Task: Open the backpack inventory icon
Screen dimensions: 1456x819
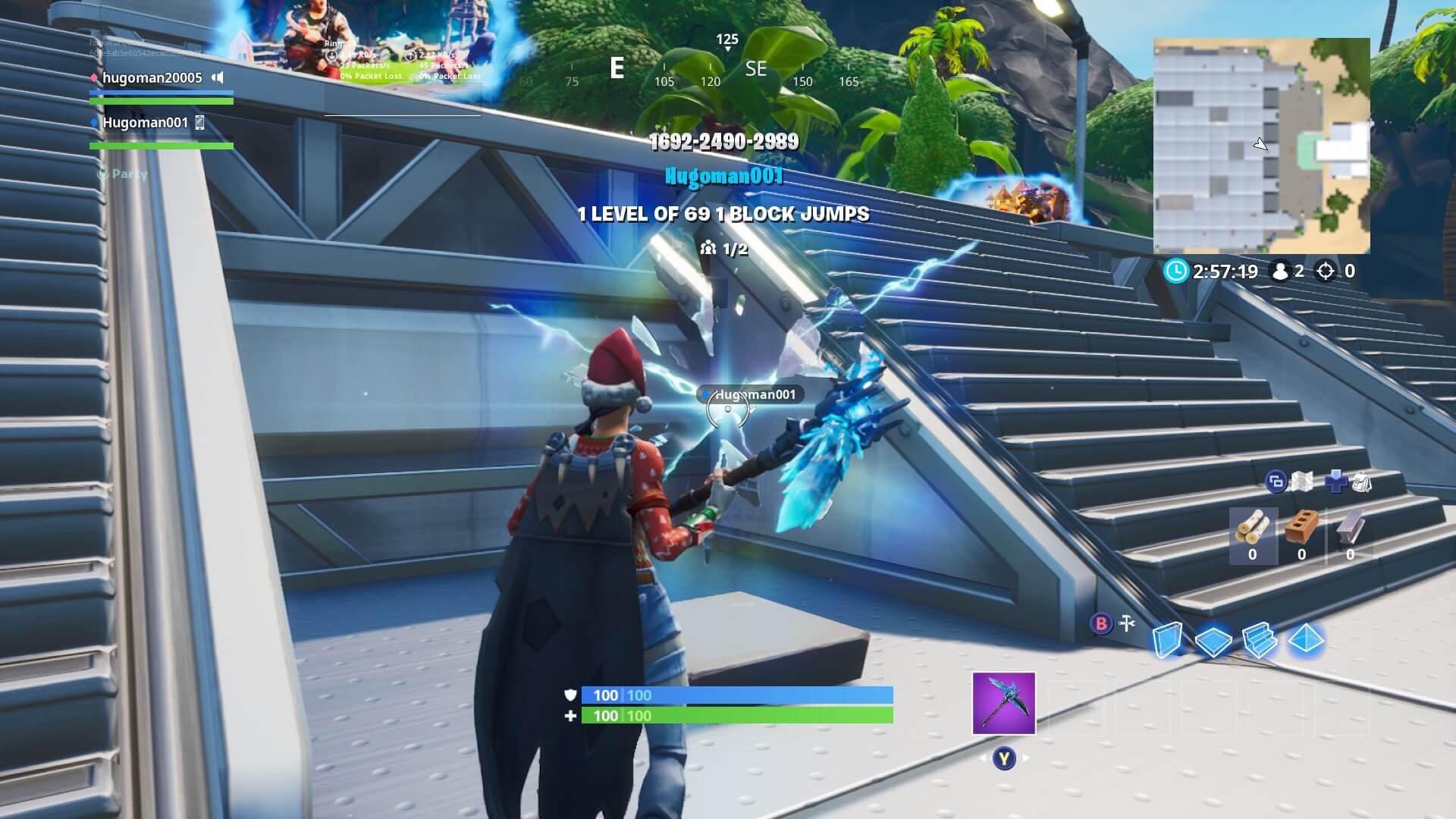Action: coord(1362,482)
